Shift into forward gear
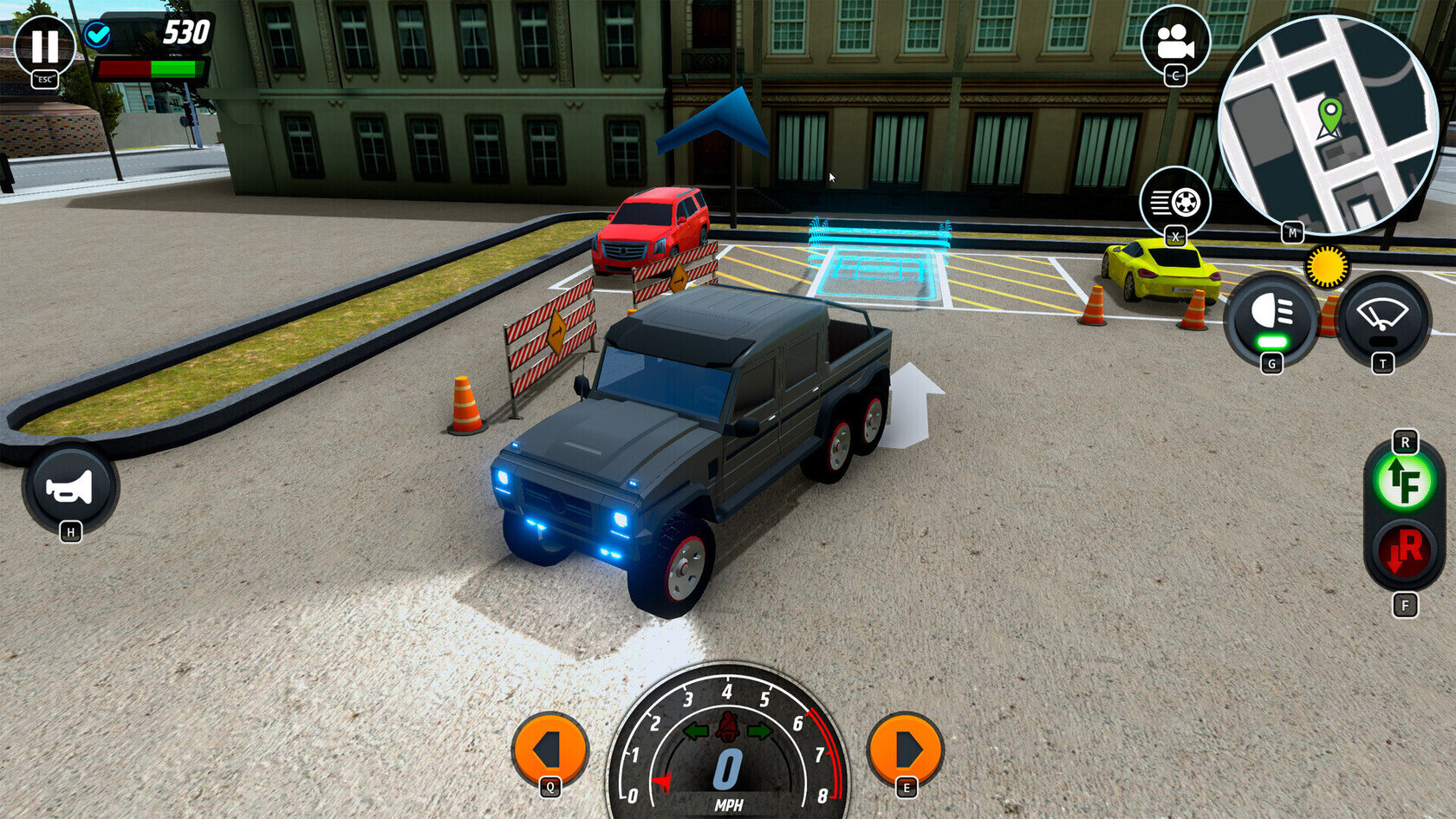The width and height of the screenshot is (1456, 819). tap(1404, 481)
